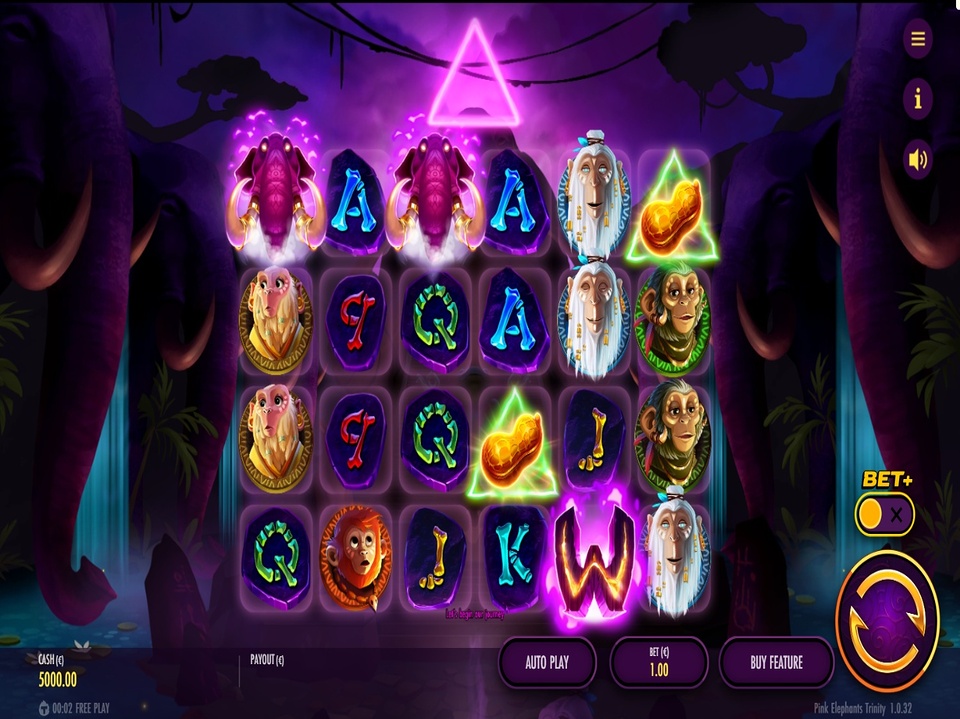The image size is (960, 719).
Task: Spin the reels with the round button
Action: pyautogui.click(x=887, y=607)
